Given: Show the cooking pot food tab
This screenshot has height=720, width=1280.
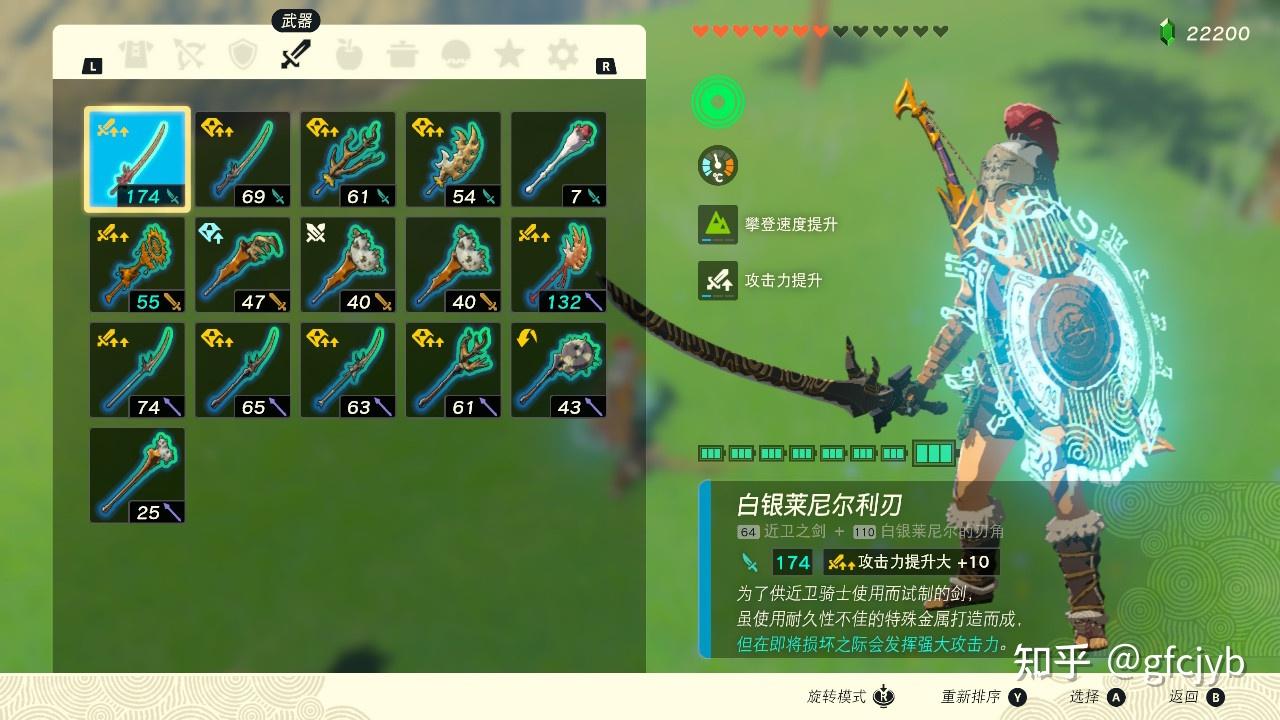Looking at the screenshot, I should (x=402, y=54).
